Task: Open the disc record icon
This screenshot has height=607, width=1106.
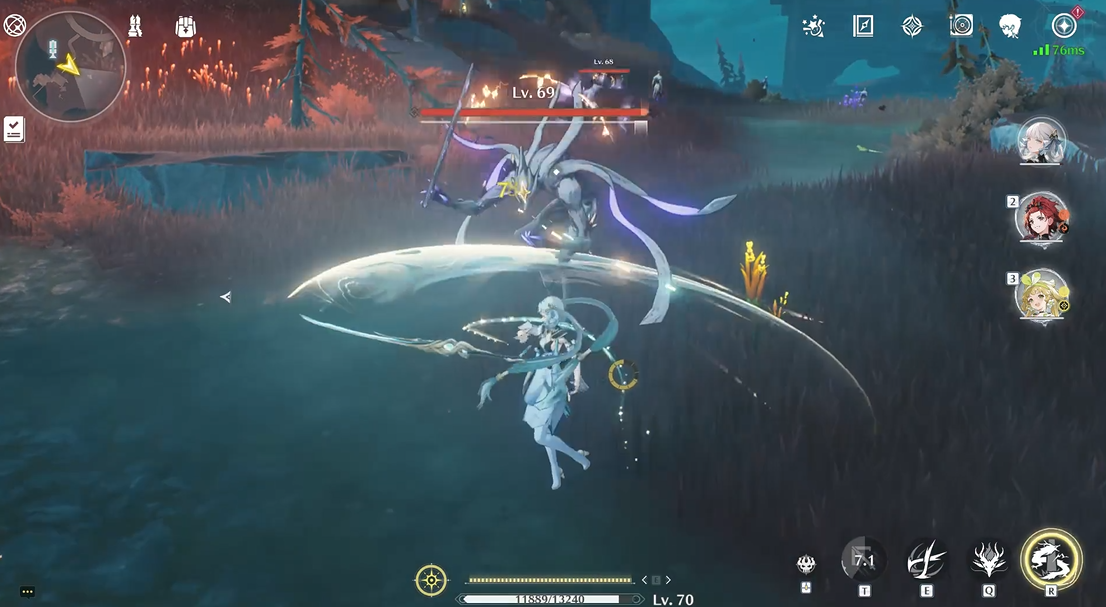Action: click(961, 27)
